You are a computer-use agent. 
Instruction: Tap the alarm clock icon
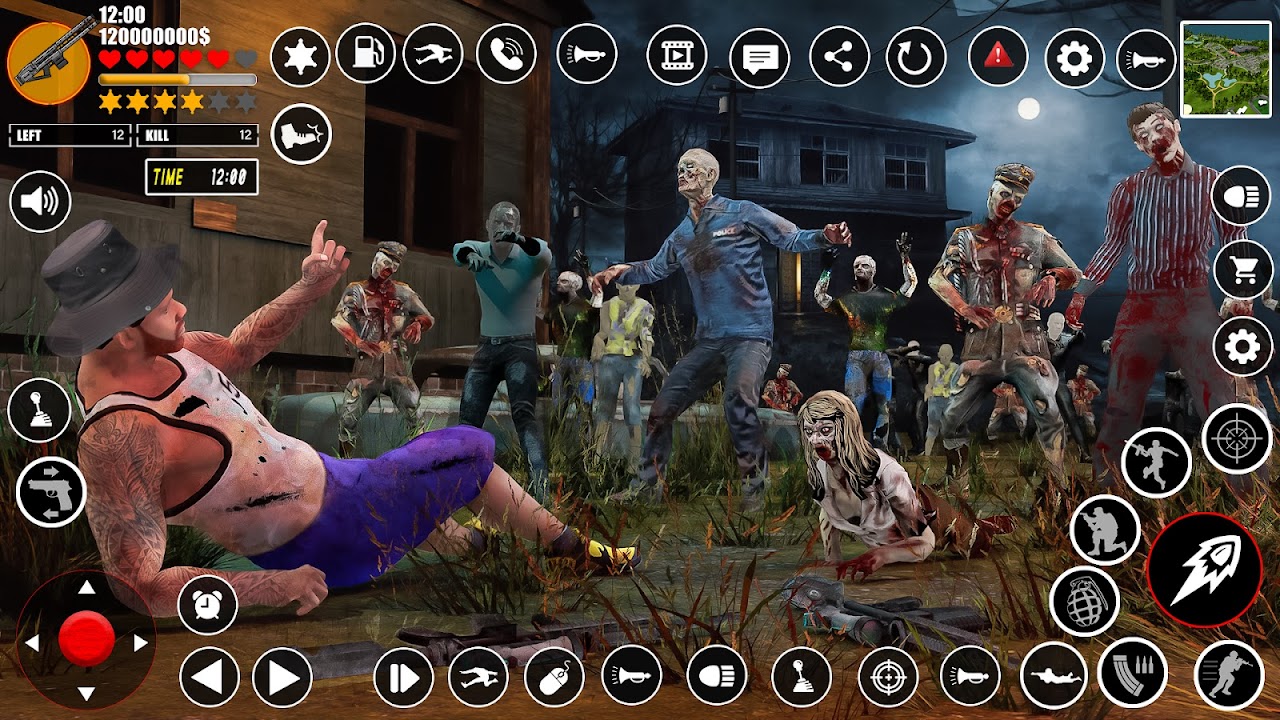[x=207, y=604]
